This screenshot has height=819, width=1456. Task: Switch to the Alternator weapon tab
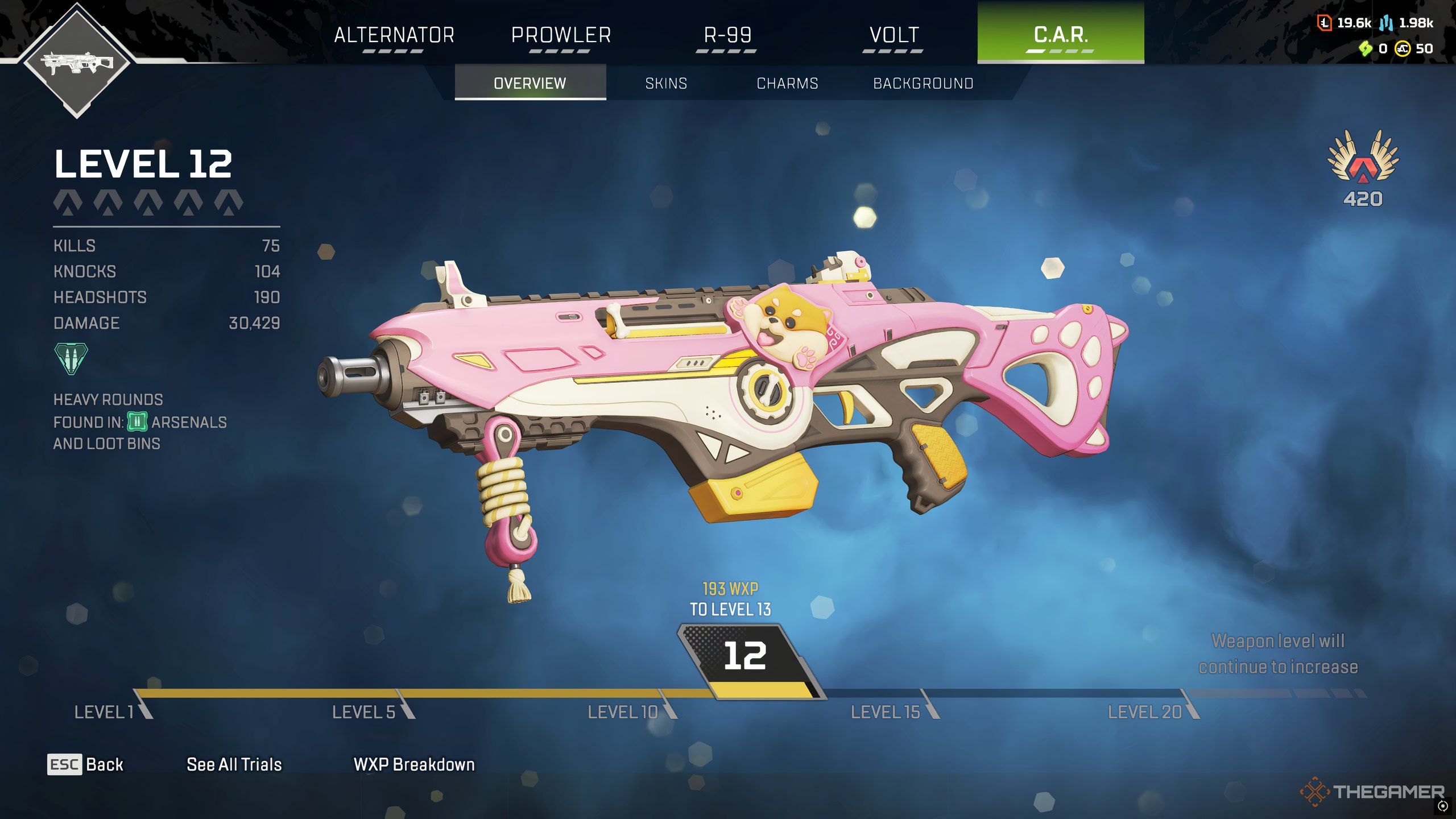coord(394,35)
